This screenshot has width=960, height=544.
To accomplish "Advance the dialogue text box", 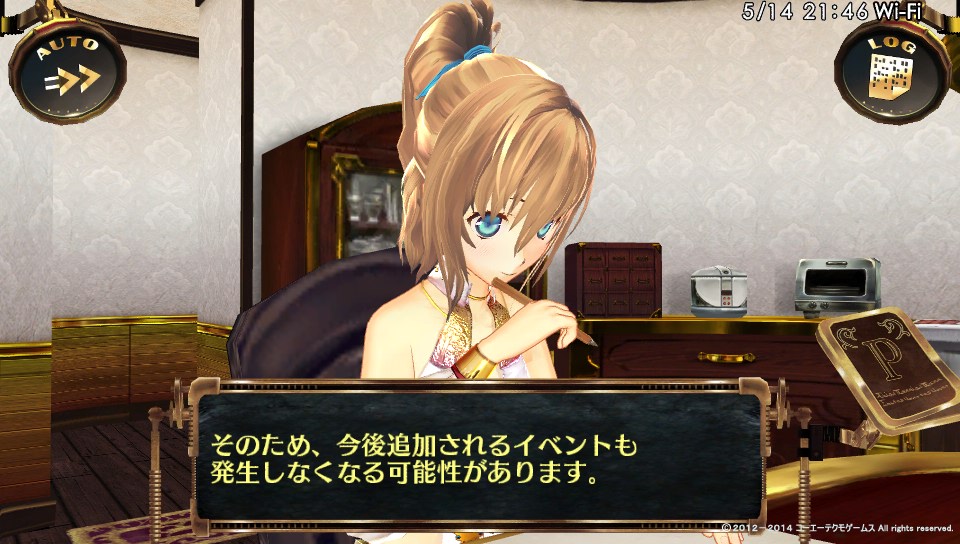I will click(x=480, y=458).
